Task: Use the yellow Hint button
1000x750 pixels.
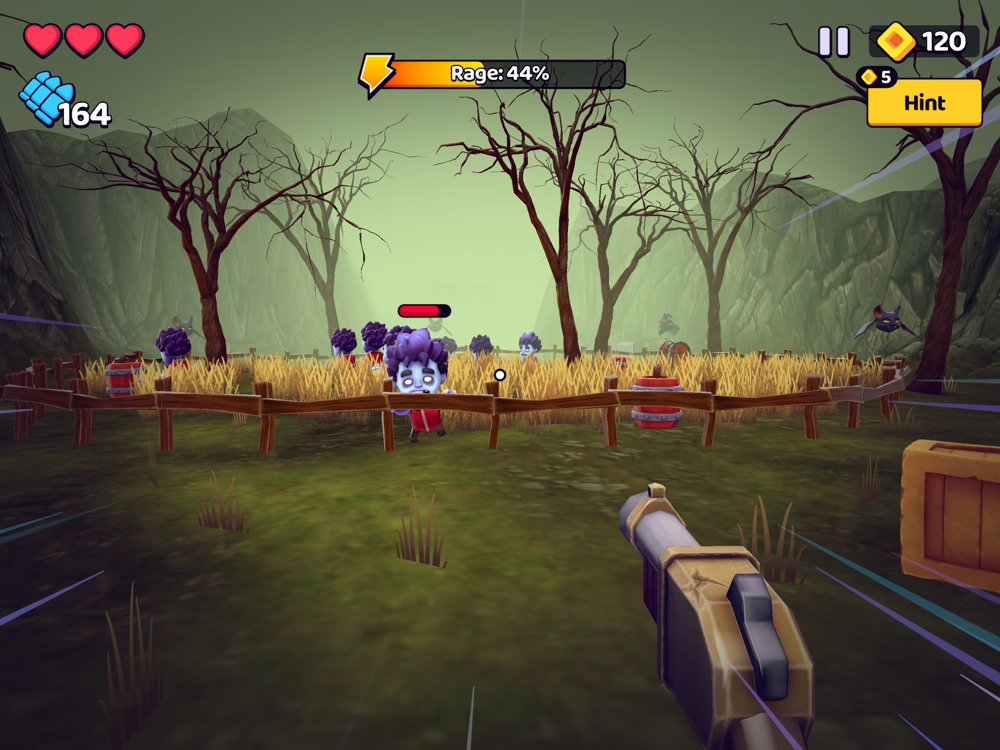Action: coord(924,103)
